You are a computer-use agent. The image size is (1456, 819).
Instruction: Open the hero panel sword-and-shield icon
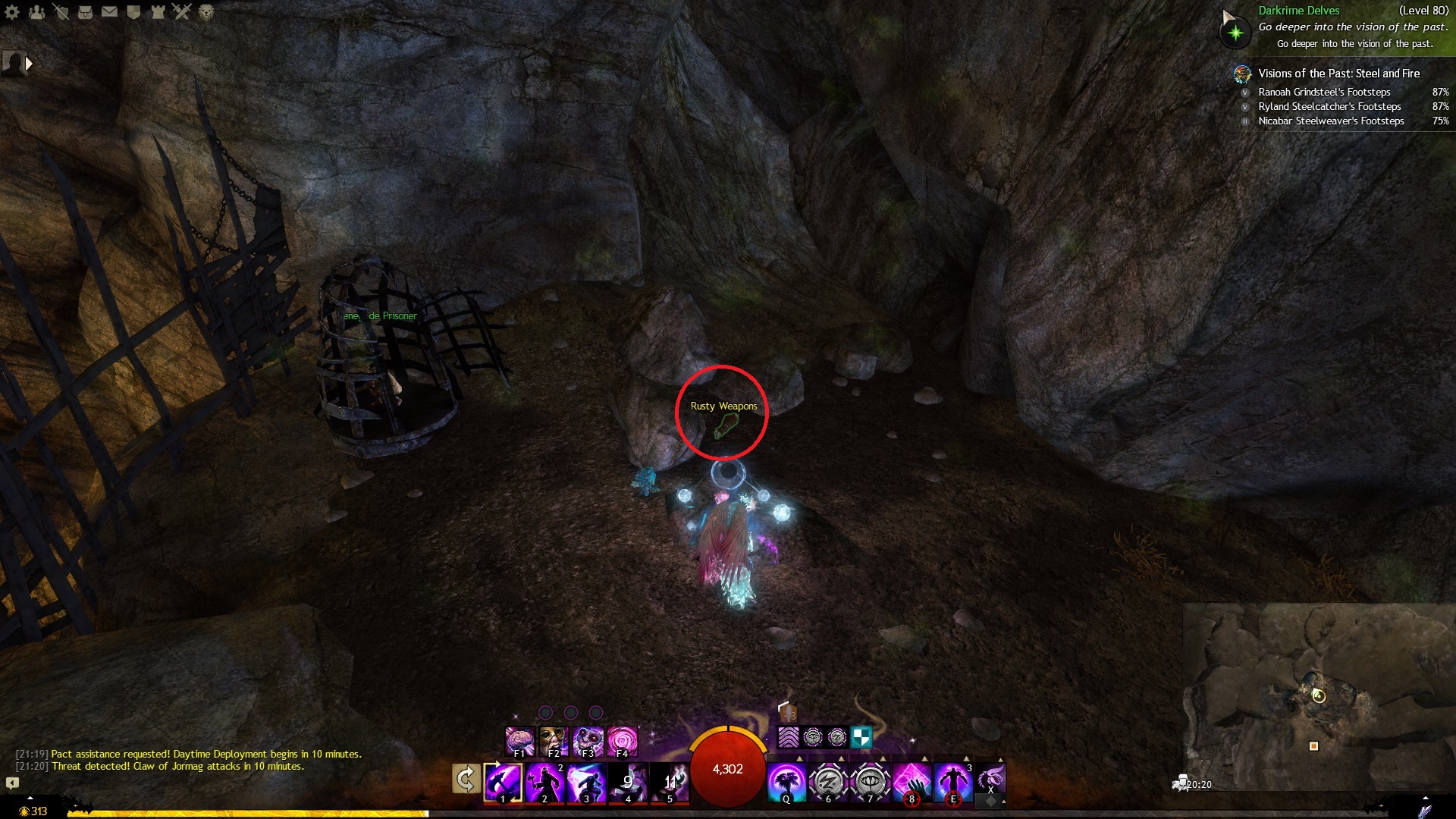click(61, 12)
